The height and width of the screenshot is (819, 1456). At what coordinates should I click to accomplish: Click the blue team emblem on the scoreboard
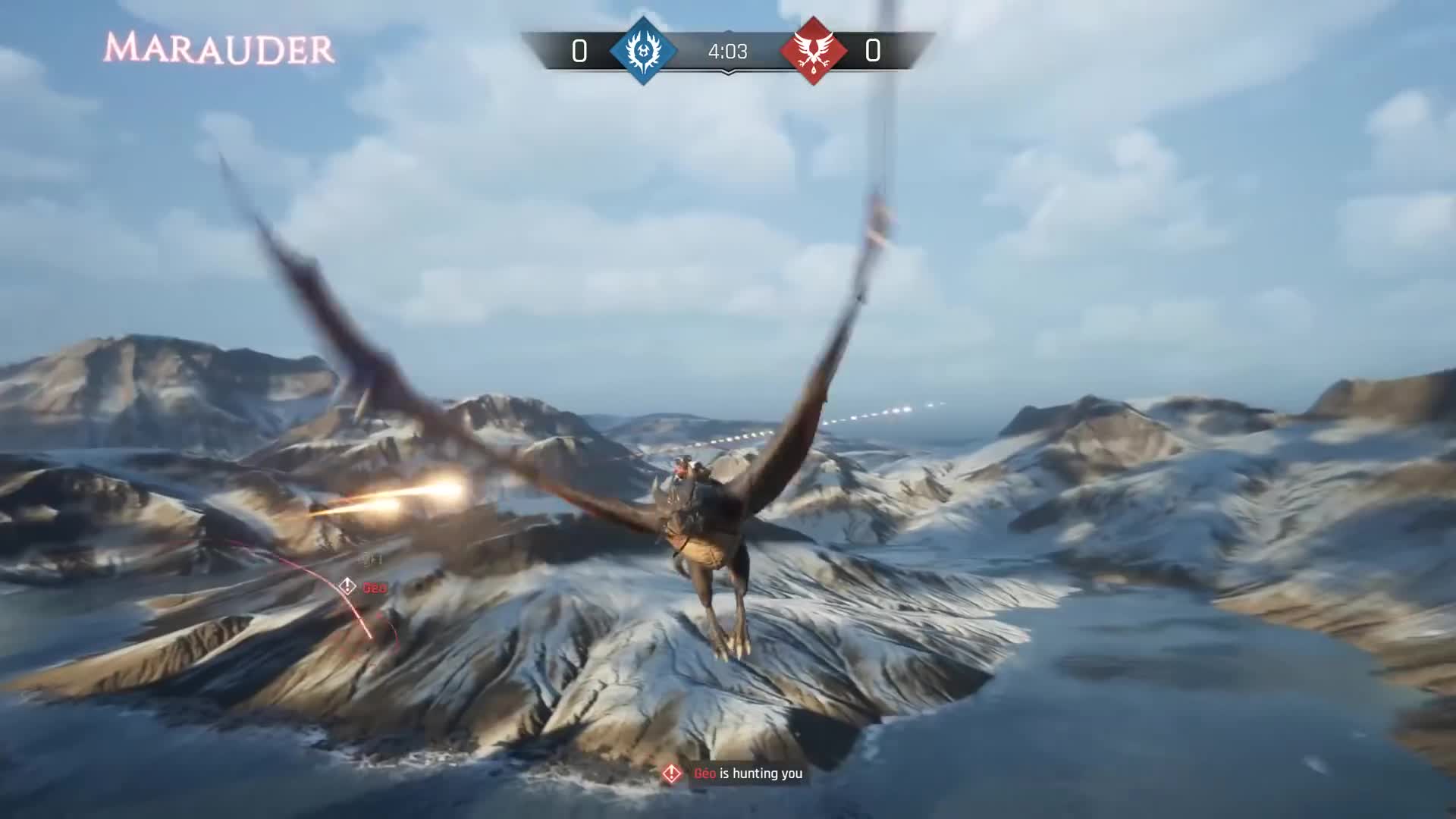pos(643,51)
